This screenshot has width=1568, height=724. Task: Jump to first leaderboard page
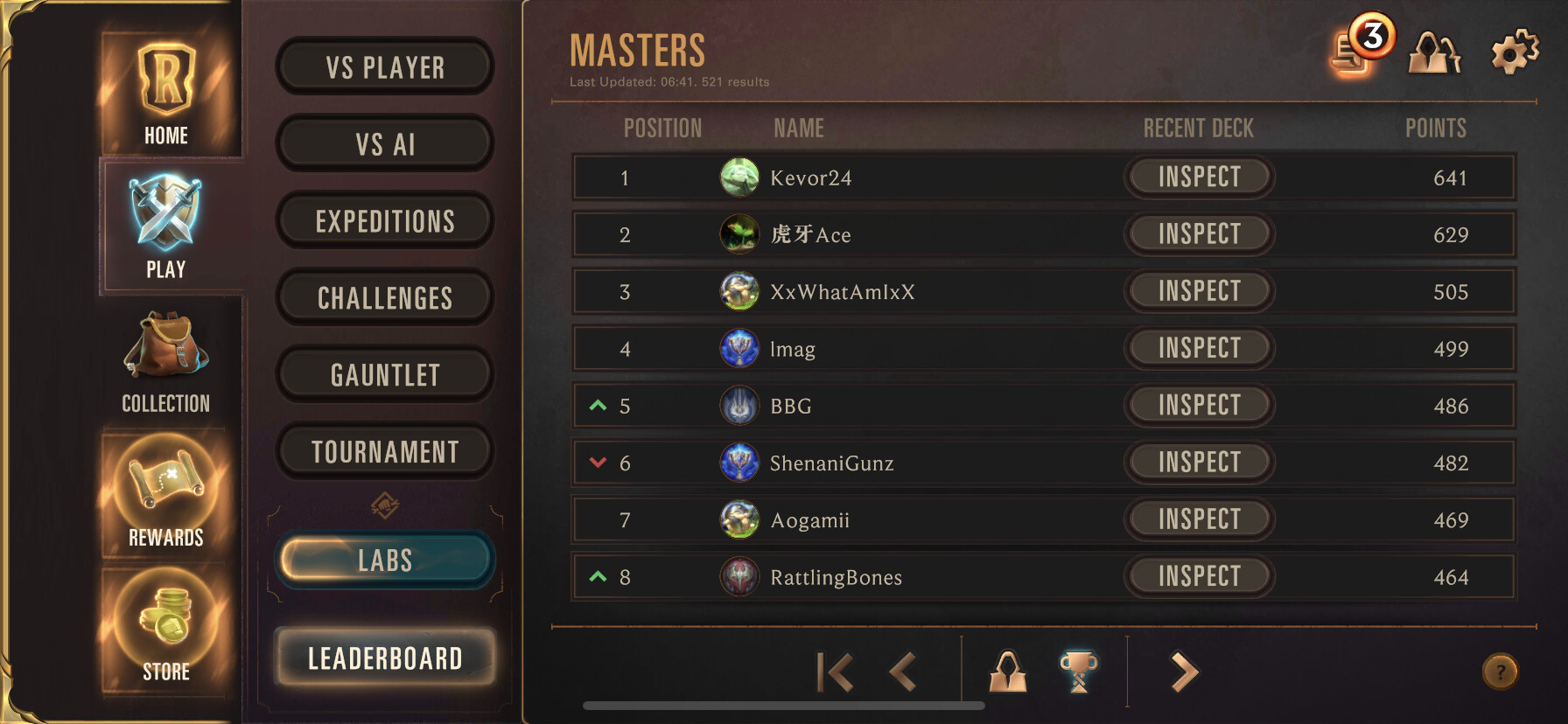(x=834, y=672)
